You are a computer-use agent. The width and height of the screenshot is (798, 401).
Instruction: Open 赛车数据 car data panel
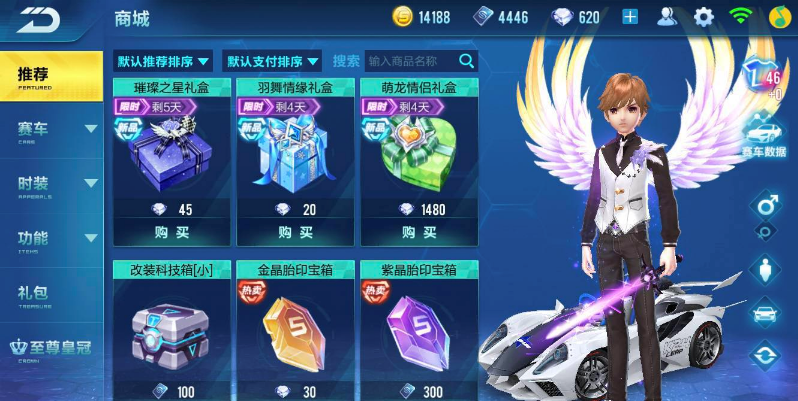[765, 140]
